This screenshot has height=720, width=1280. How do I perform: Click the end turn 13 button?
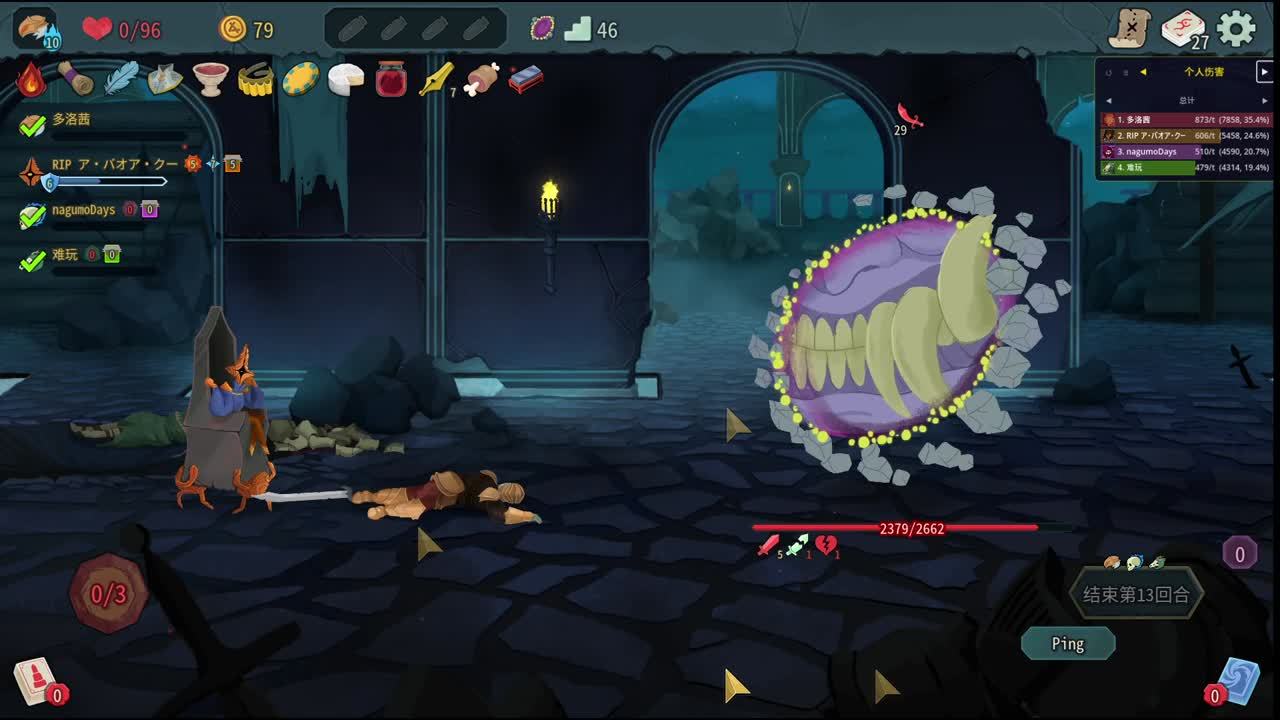[1136, 595]
